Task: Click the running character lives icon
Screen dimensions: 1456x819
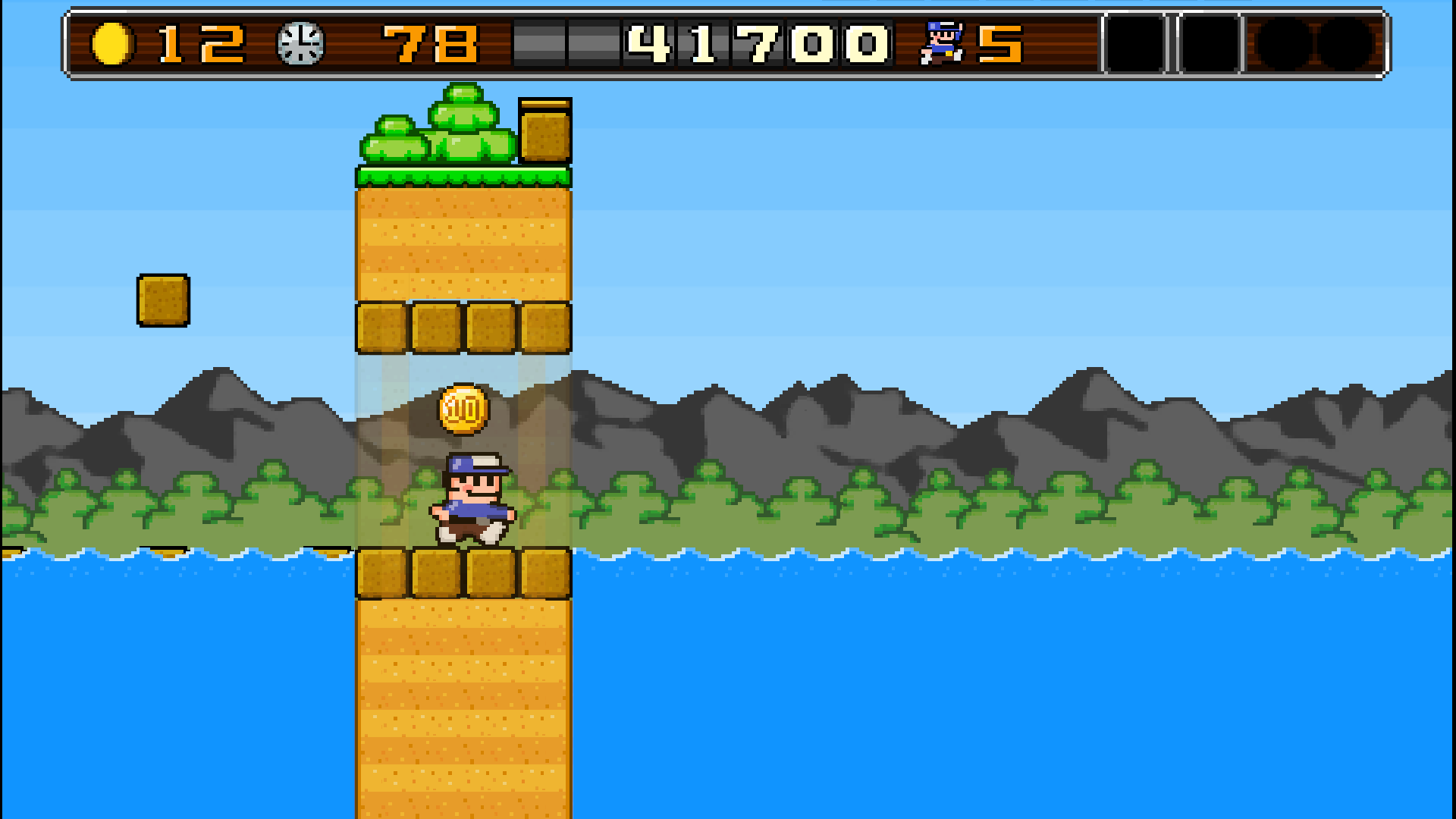Action: 940,42
